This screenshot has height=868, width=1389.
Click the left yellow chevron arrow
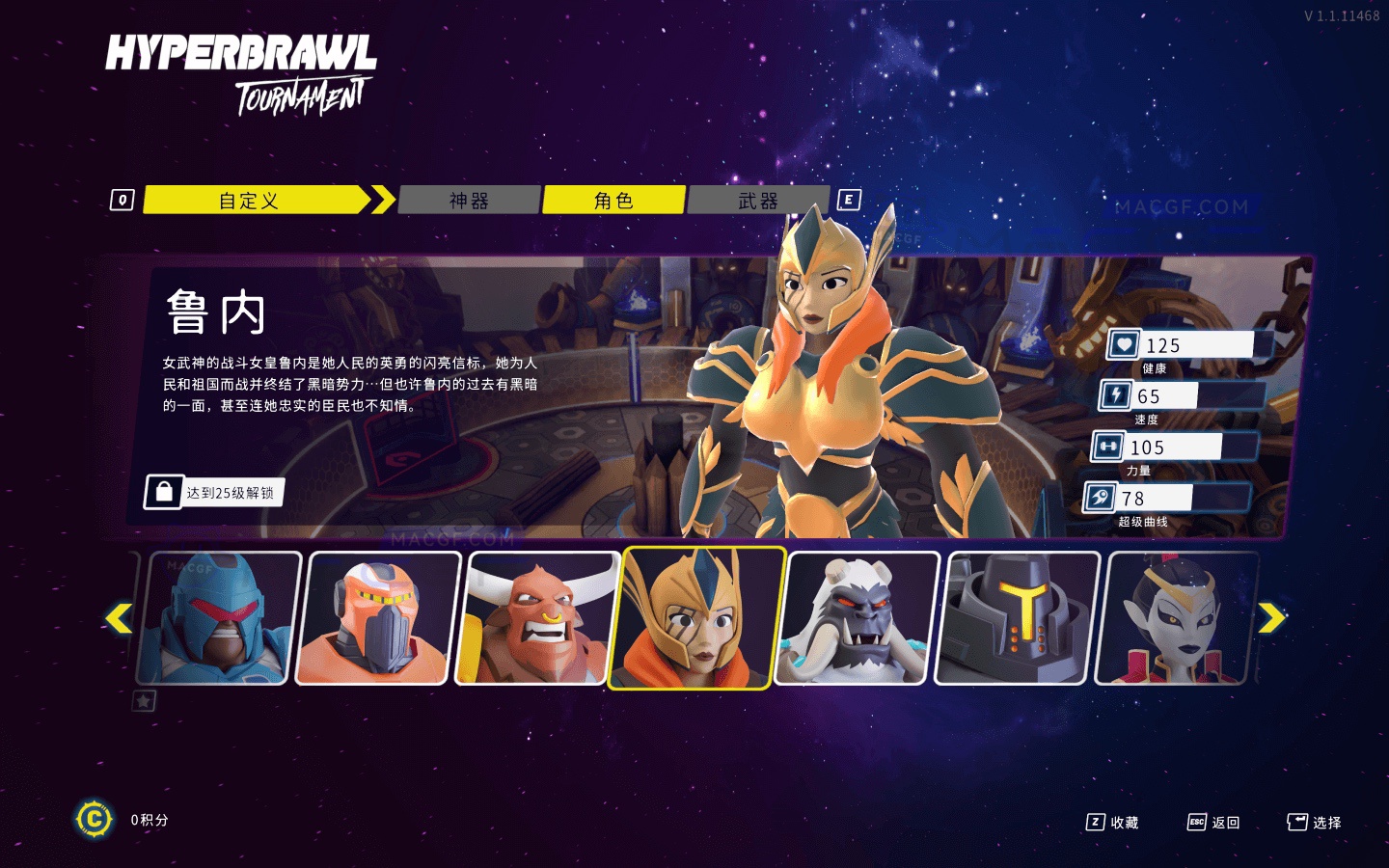coord(120,616)
